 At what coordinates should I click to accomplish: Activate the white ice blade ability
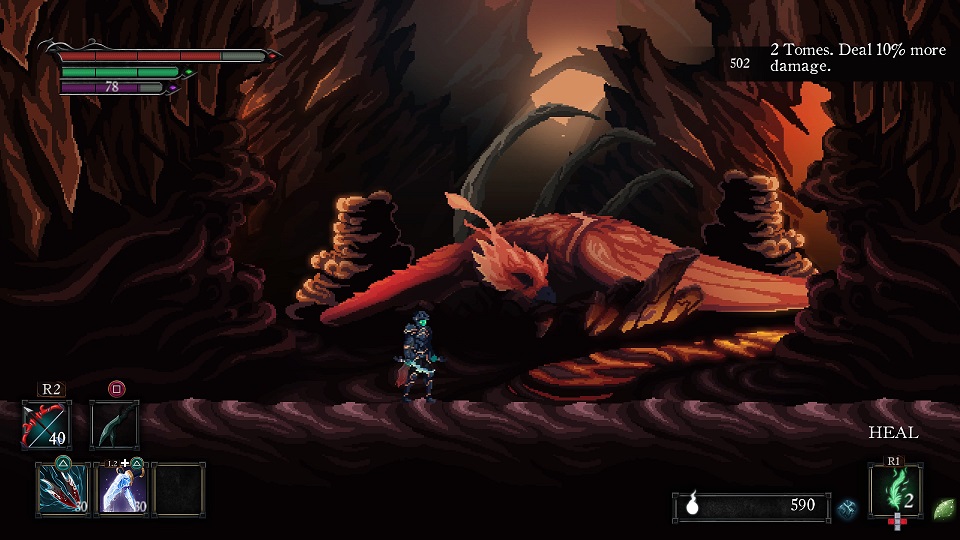[x=125, y=489]
